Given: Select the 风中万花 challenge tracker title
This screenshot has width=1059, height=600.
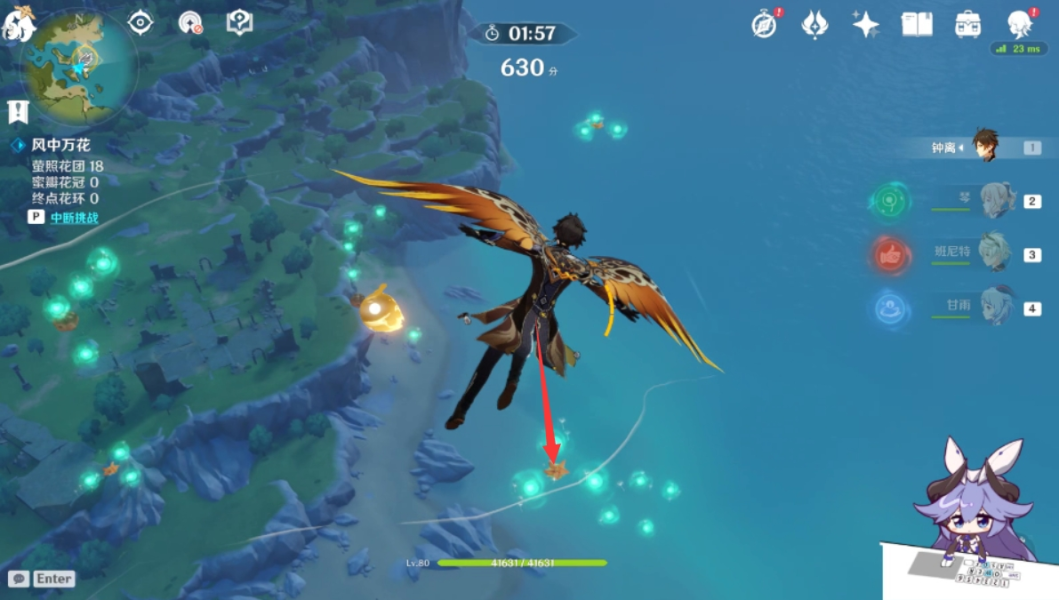Looking at the screenshot, I should tap(60, 146).
